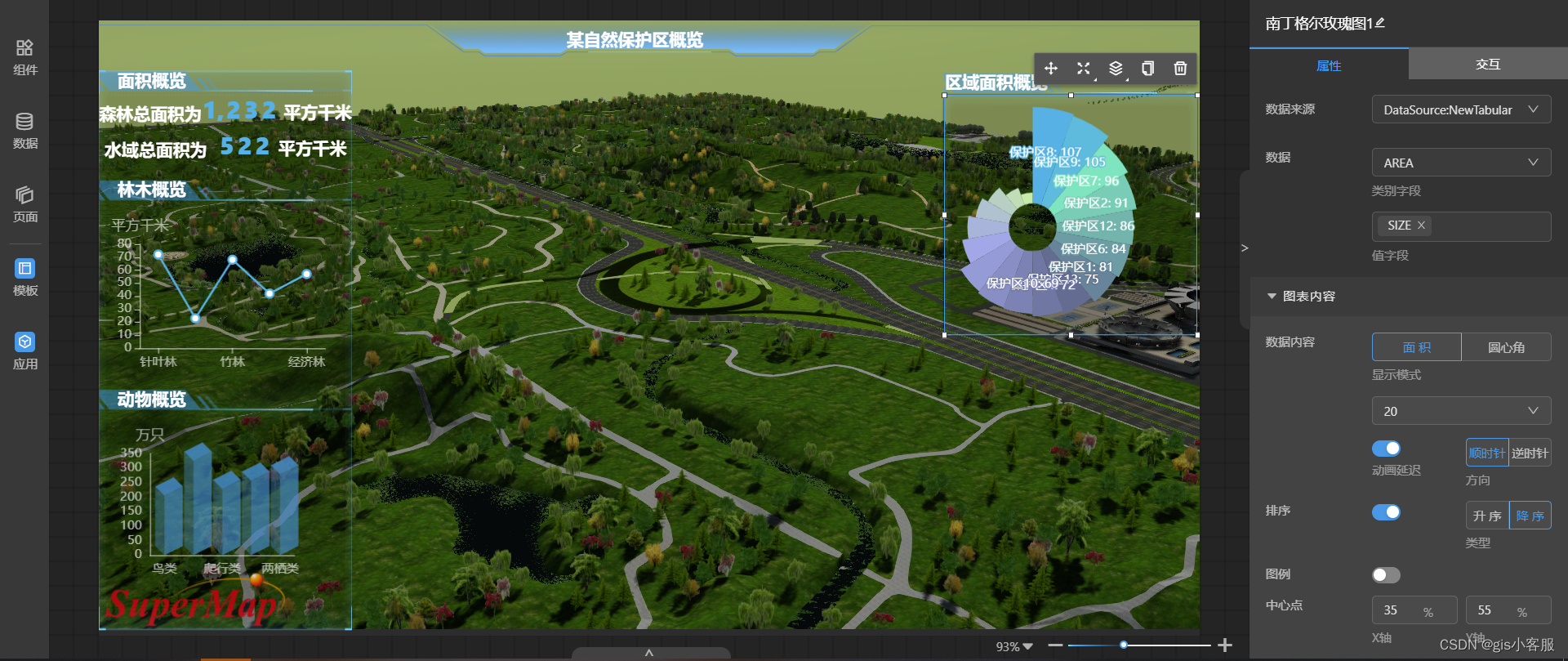This screenshot has width=1568, height=661.
Task: Switch data content to 圆心角
Action: tap(1507, 346)
